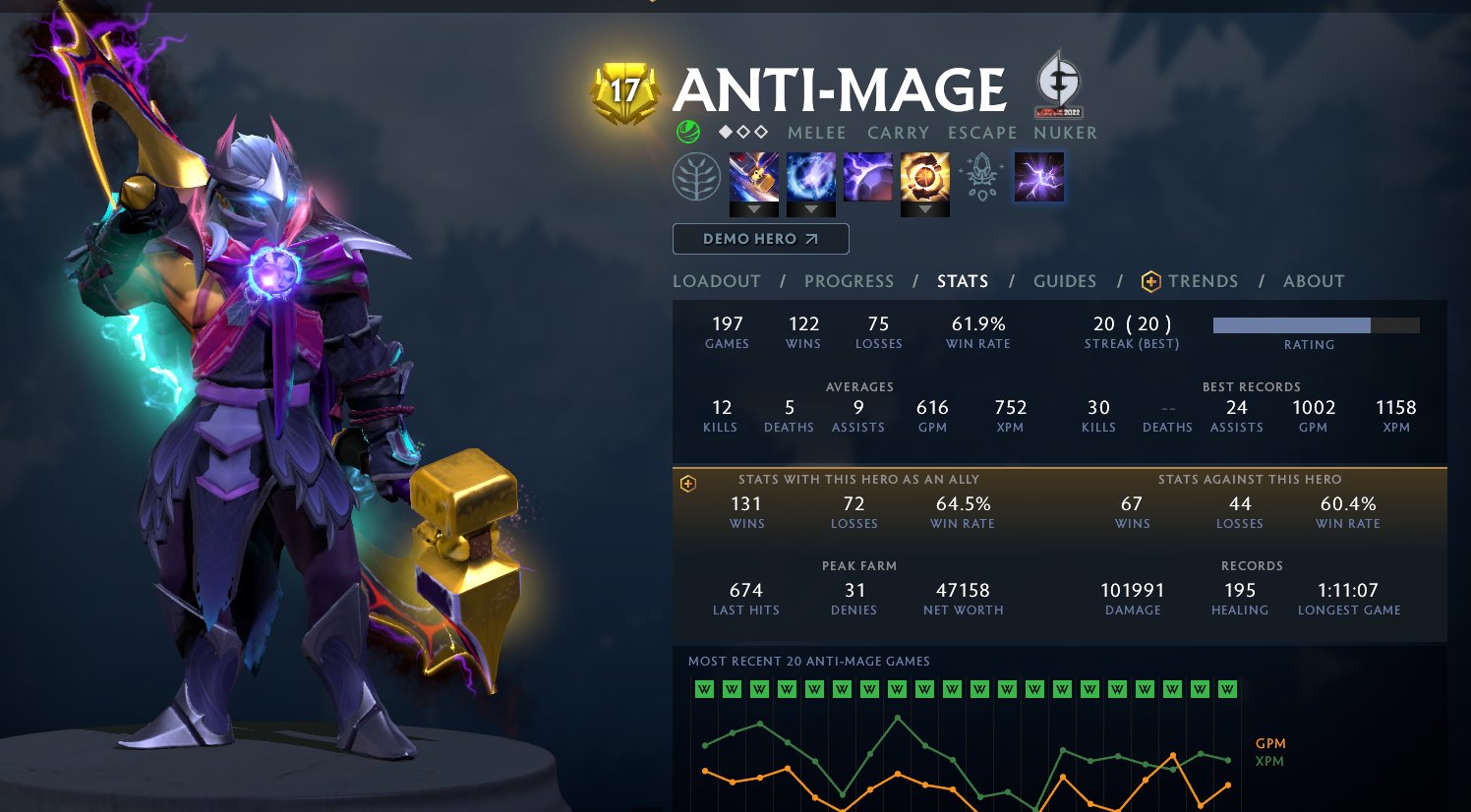This screenshot has width=1471, height=812.
Task: Switch to the LOADOUT tab
Action: tap(716, 281)
